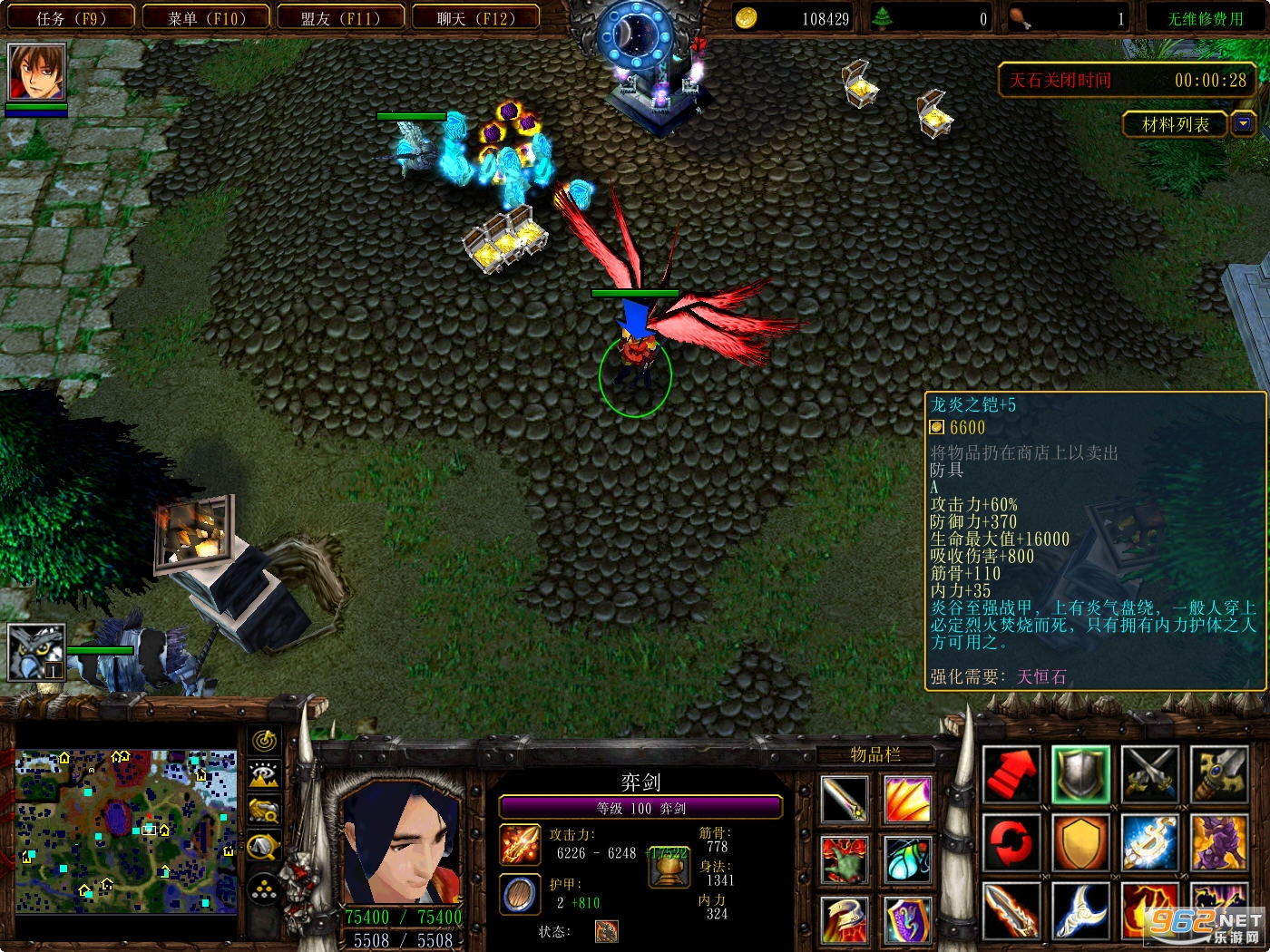Choose the crossed swords attack command

1149,774
